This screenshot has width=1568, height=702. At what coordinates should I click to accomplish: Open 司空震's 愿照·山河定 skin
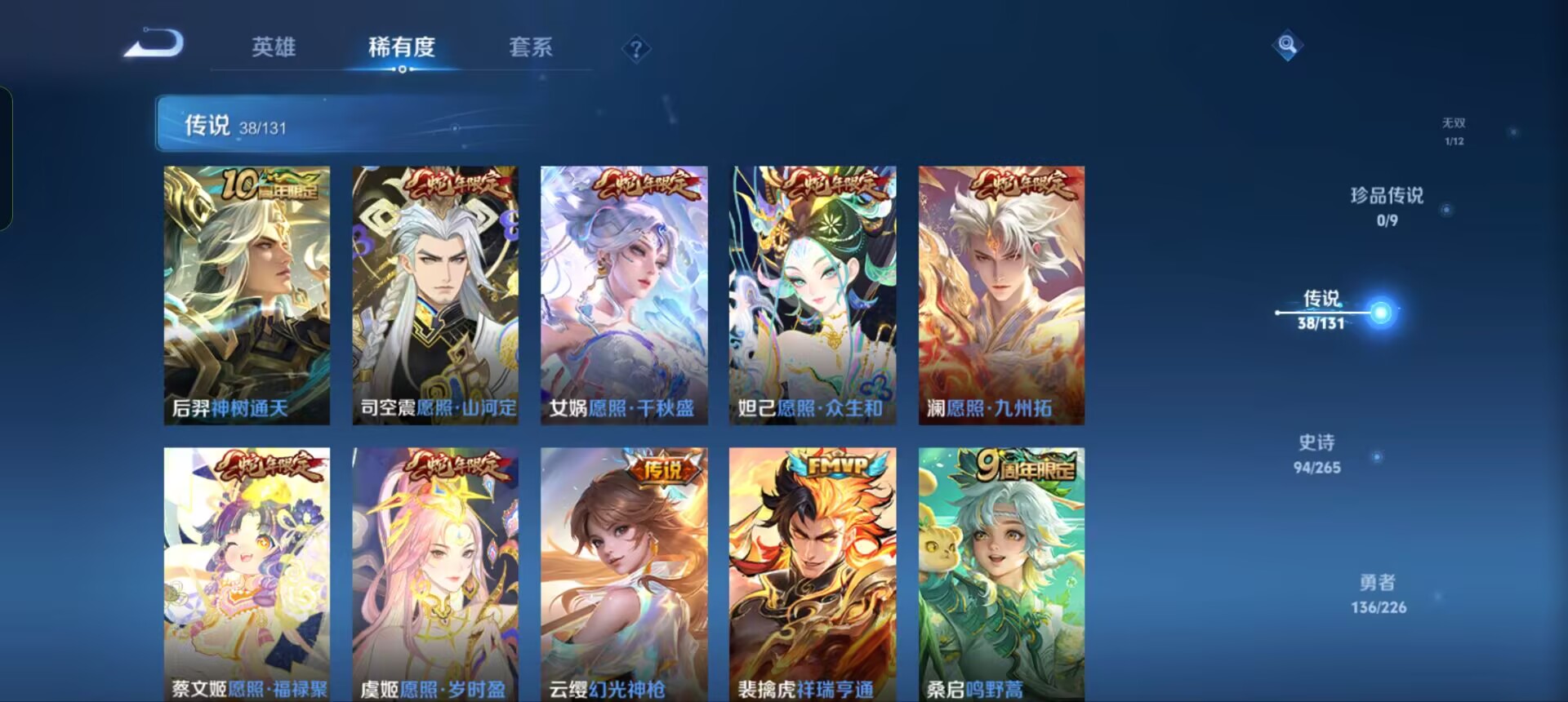(434, 294)
